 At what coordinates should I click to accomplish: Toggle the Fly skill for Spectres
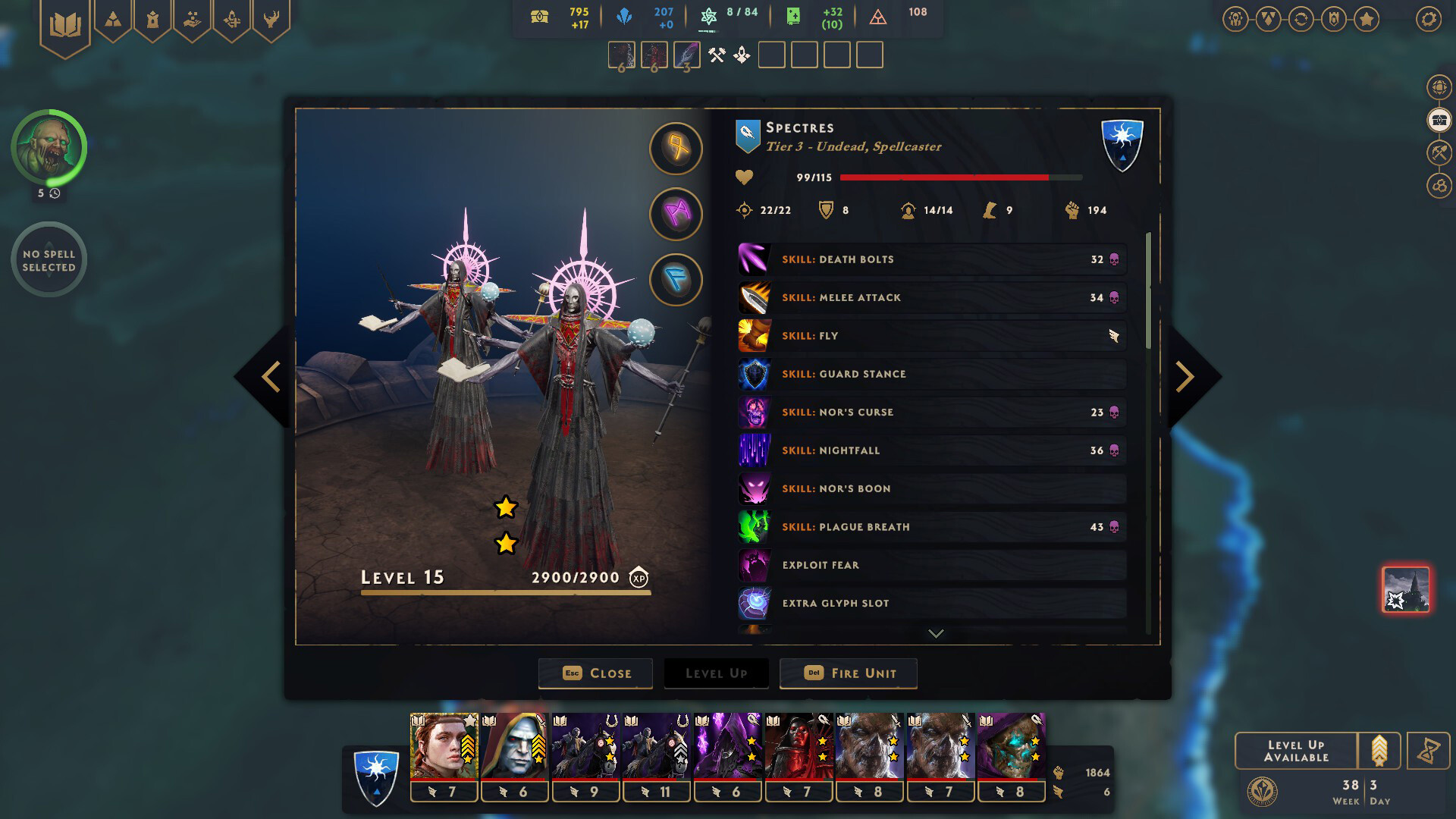tap(932, 335)
